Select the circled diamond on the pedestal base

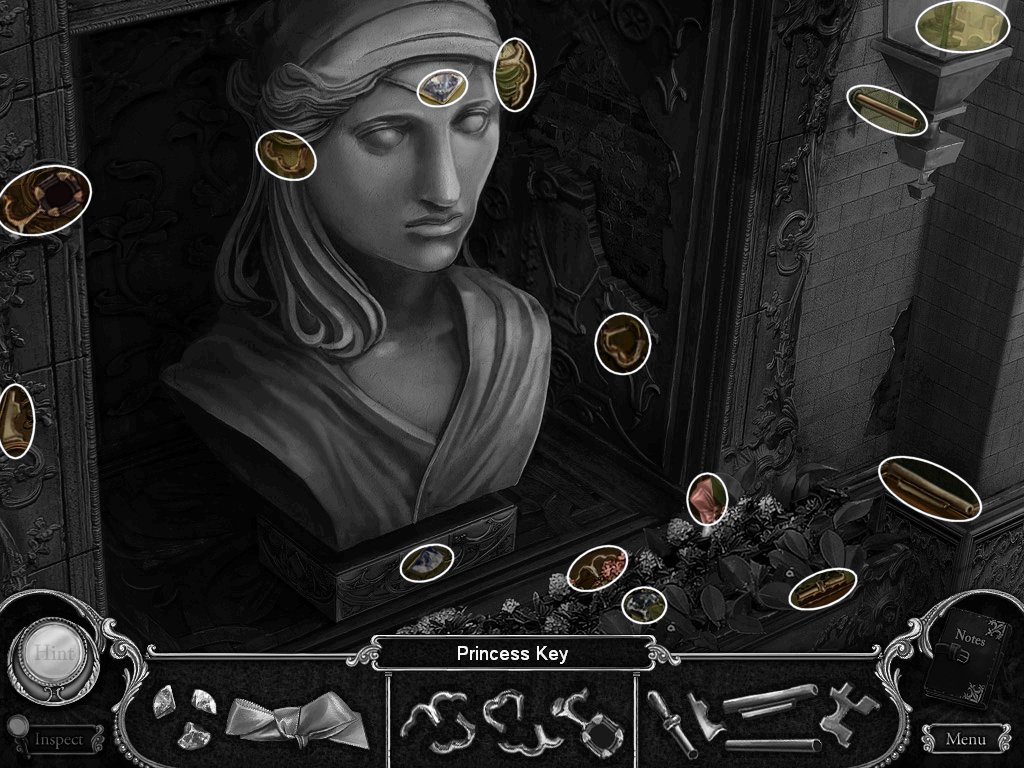(427, 562)
